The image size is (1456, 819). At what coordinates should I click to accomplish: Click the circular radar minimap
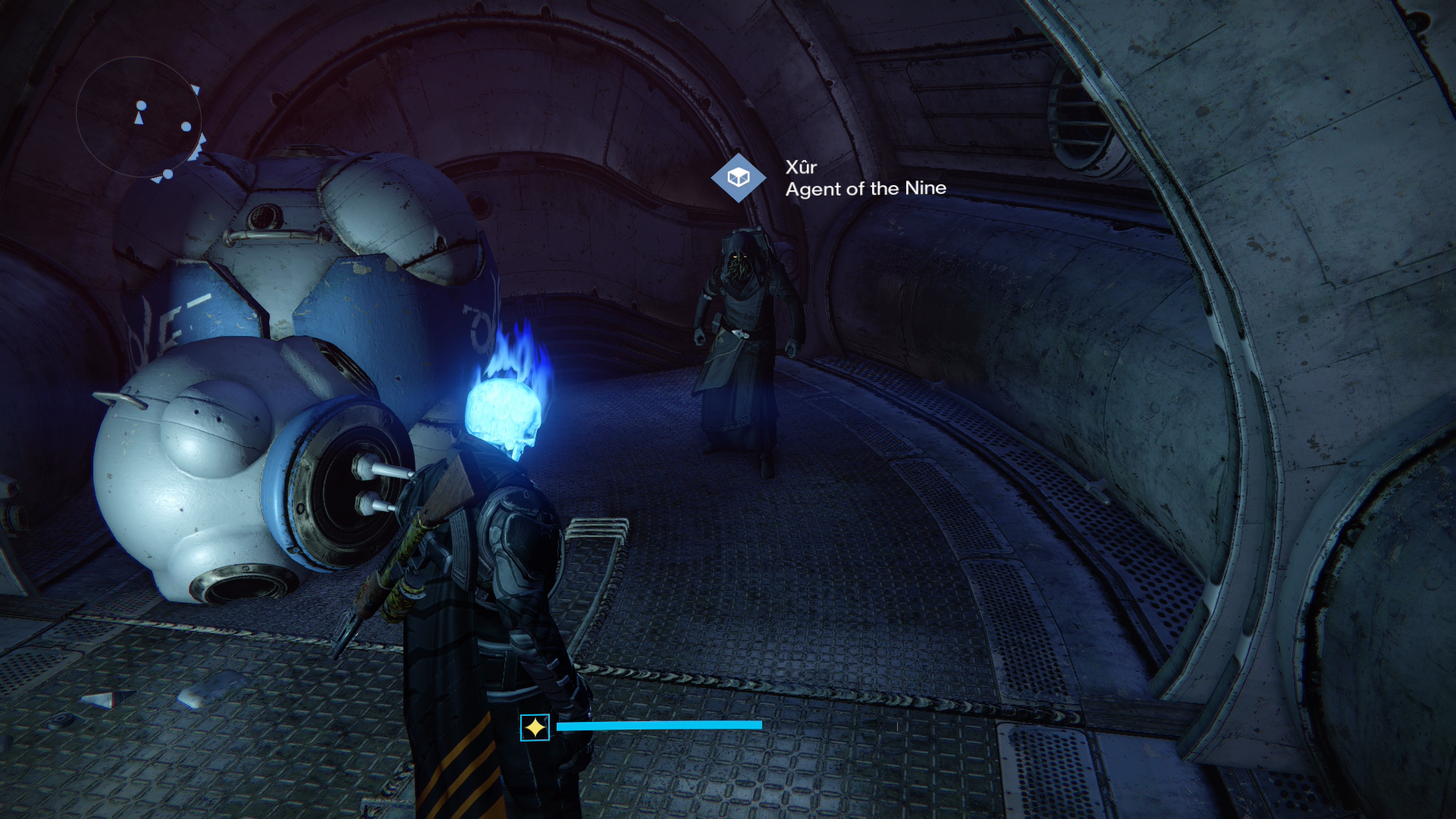(139, 118)
